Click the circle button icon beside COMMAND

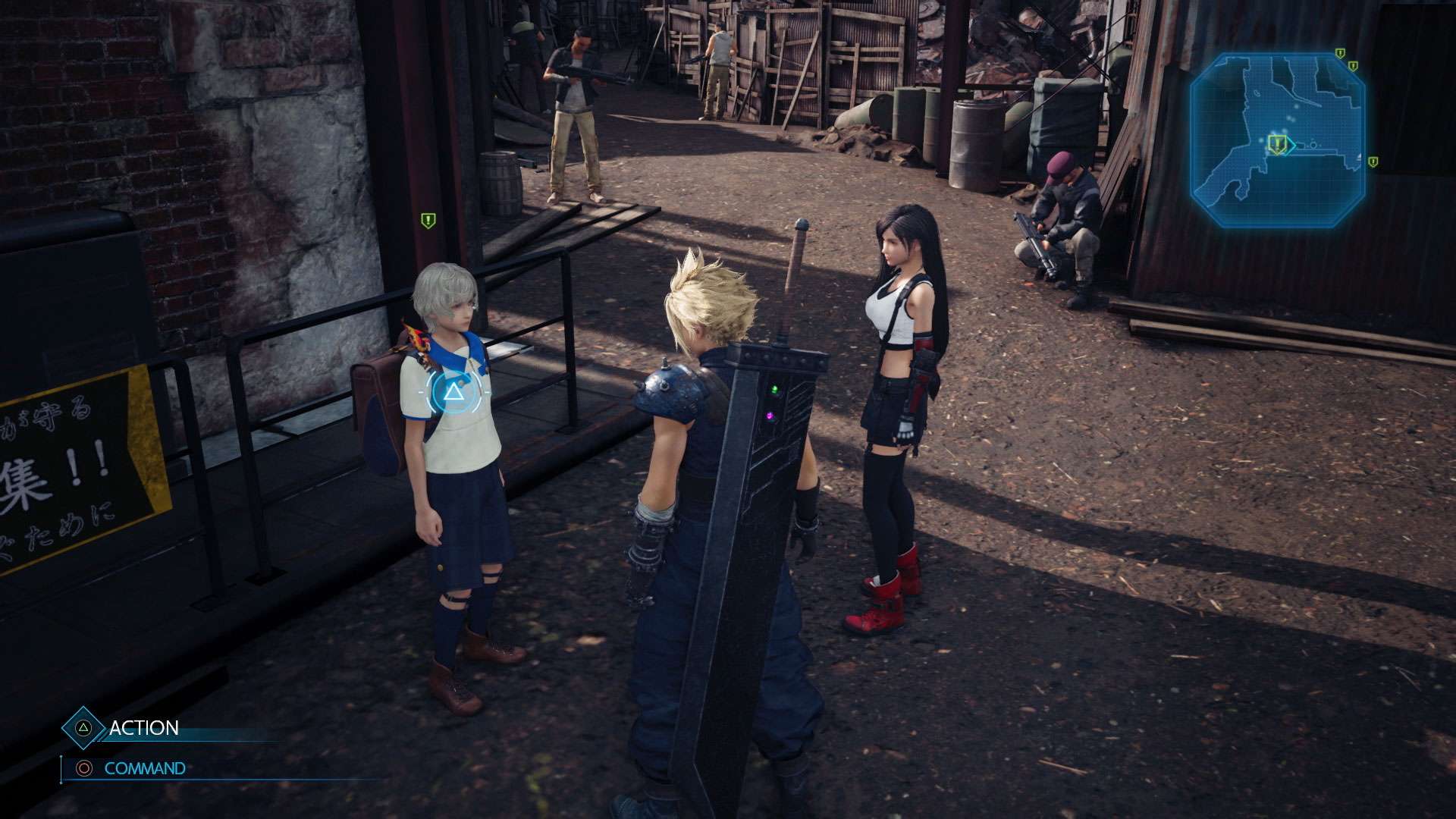[x=85, y=768]
